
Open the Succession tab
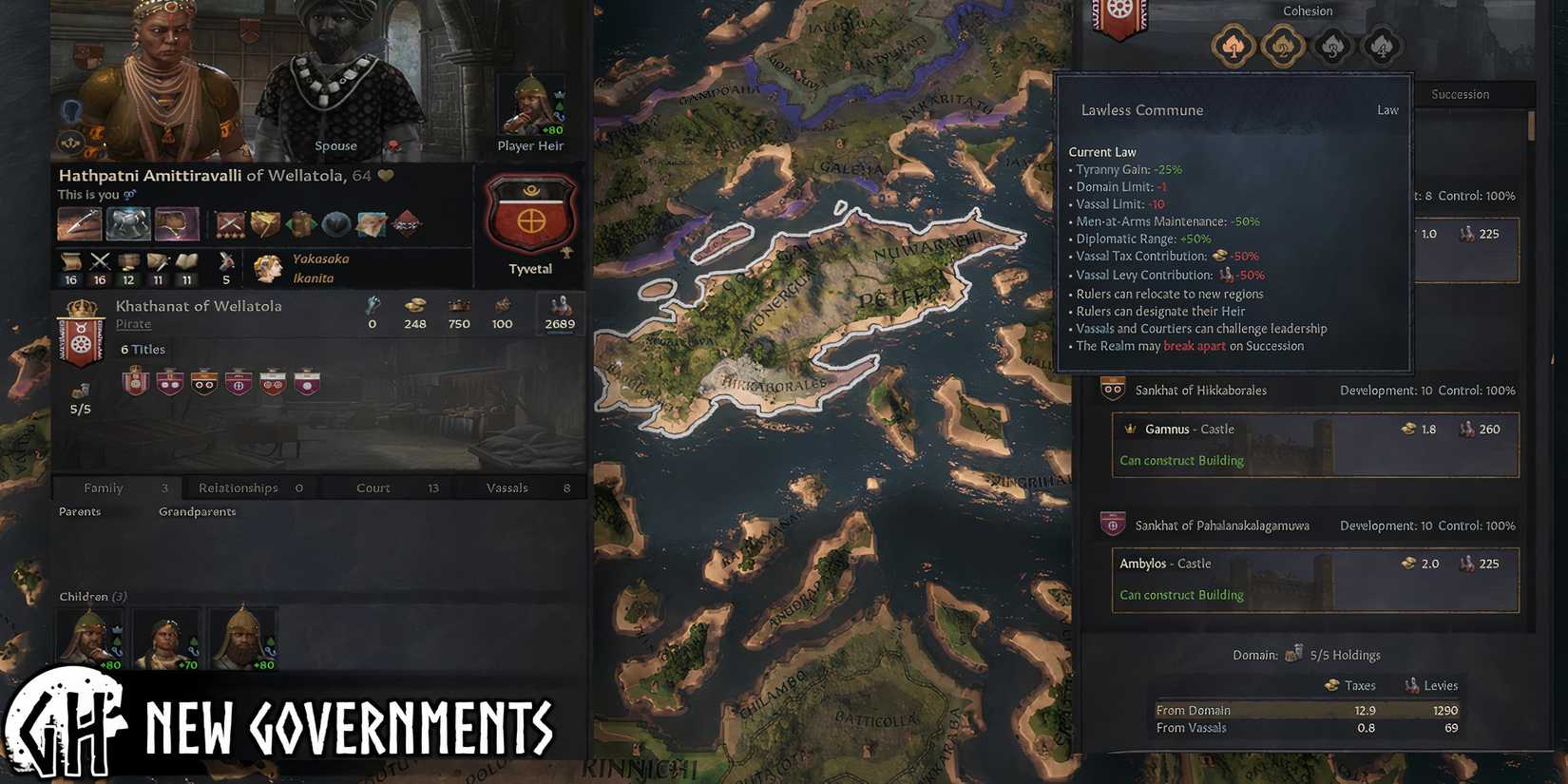coord(1461,94)
